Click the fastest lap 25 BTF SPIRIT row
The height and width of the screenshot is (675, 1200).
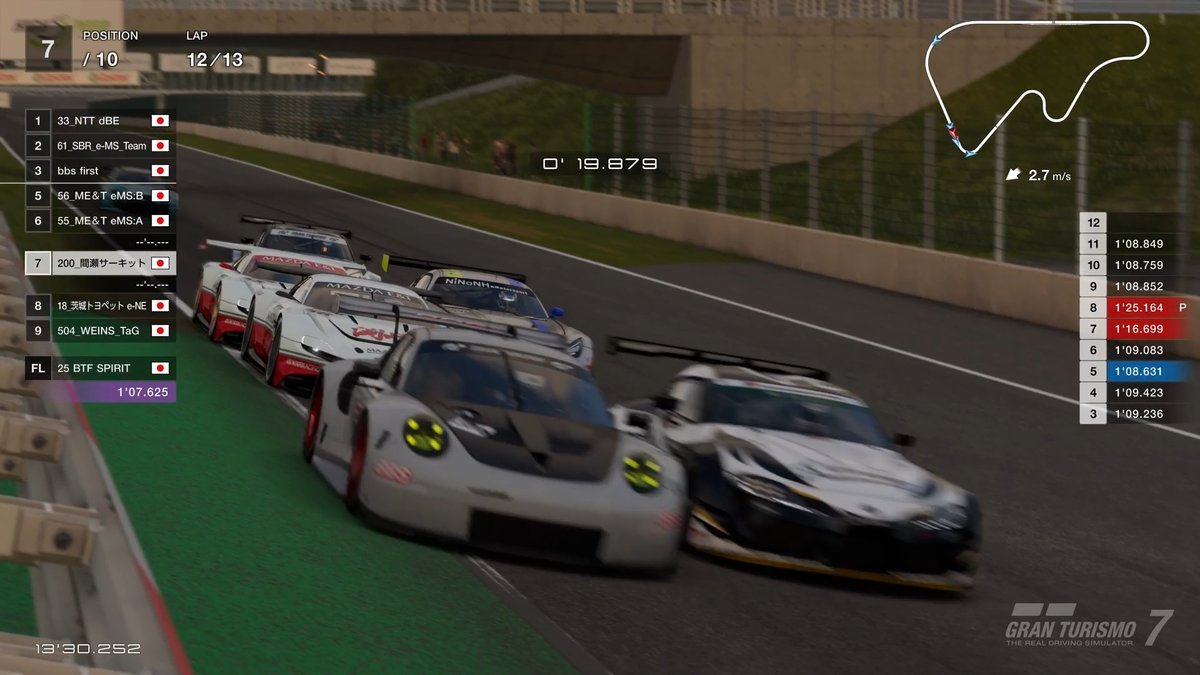point(100,368)
